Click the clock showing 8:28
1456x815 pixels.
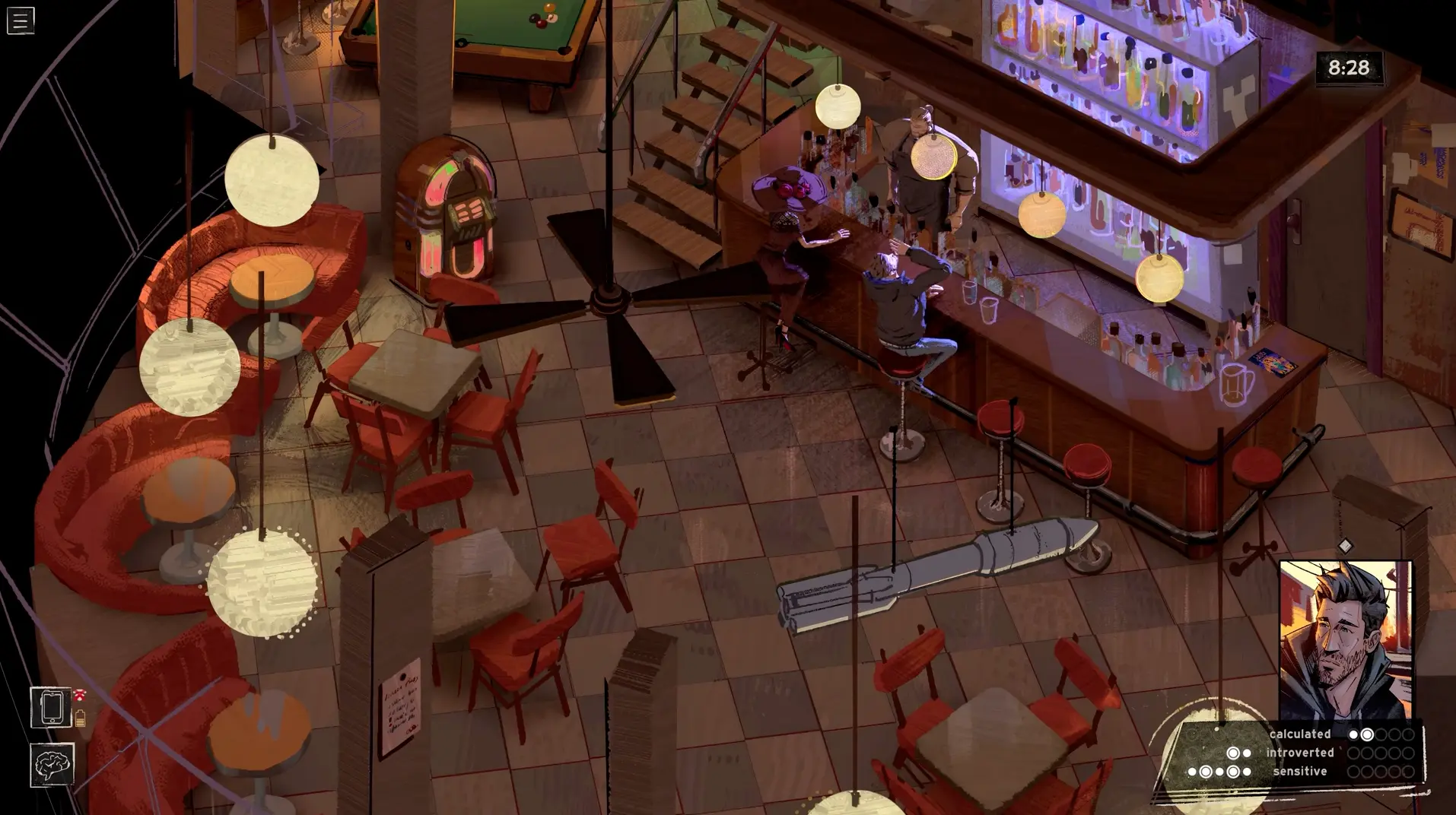[1351, 68]
